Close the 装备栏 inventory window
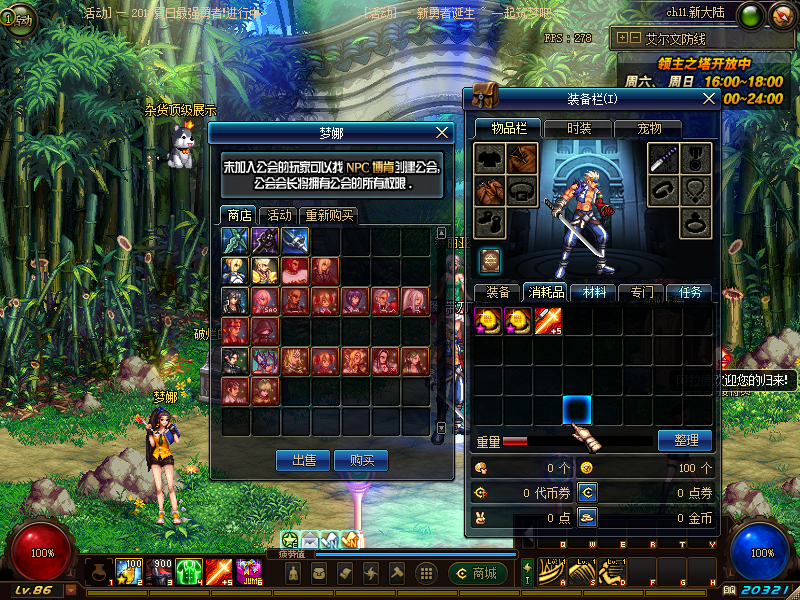800x600 pixels. pos(709,98)
